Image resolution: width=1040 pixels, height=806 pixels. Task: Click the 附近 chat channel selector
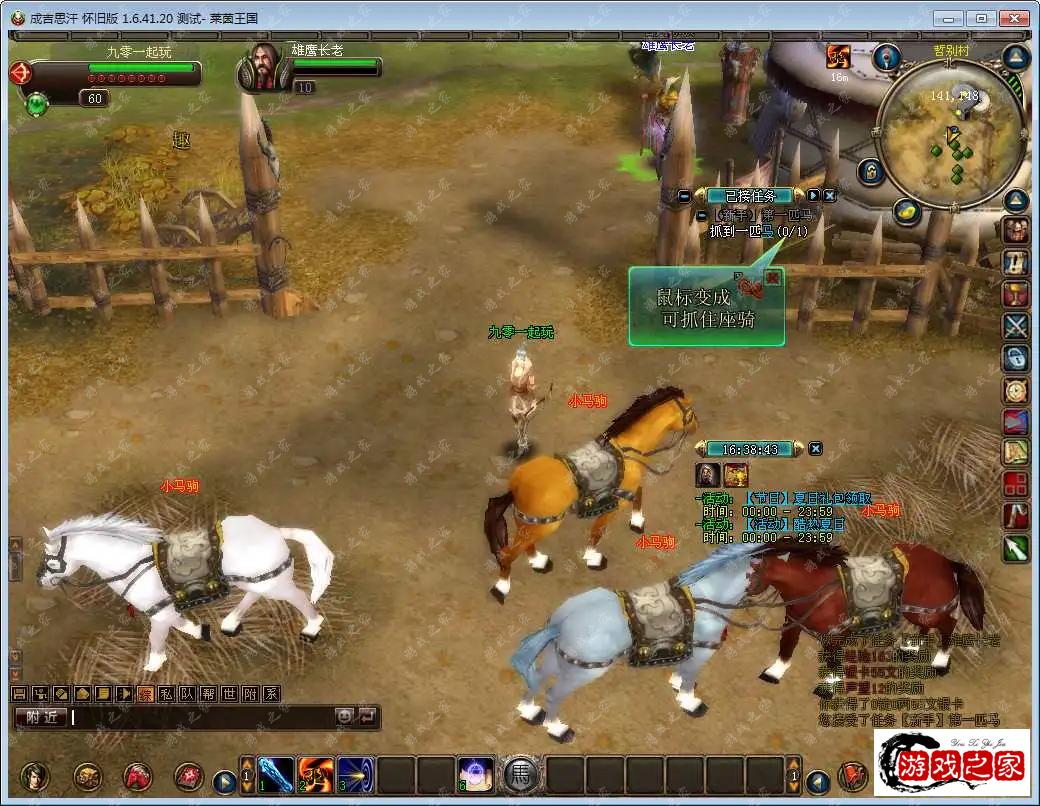pyautogui.click(x=41, y=717)
